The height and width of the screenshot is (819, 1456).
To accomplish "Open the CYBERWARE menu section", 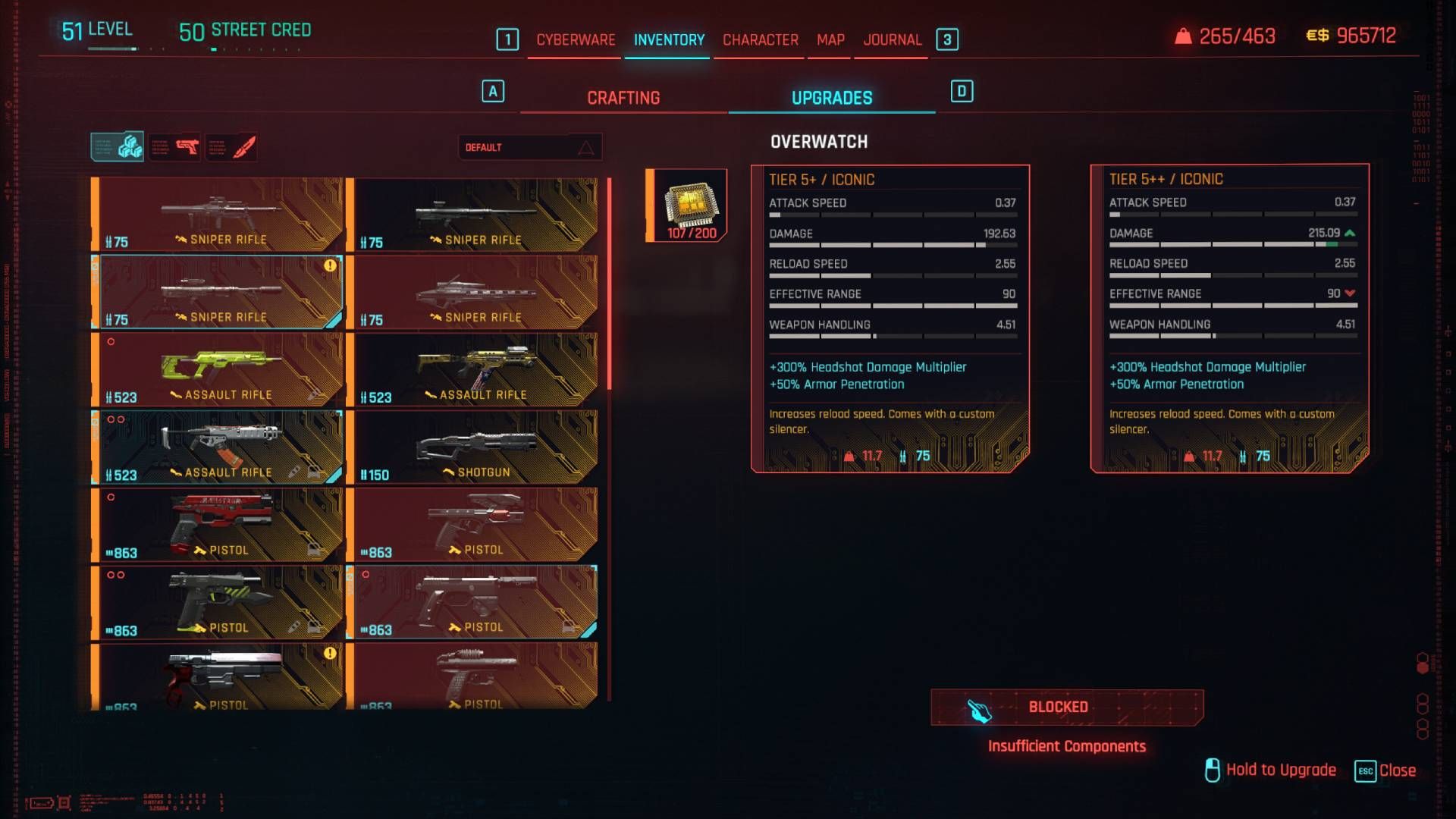I will click(x=575, y=39).
